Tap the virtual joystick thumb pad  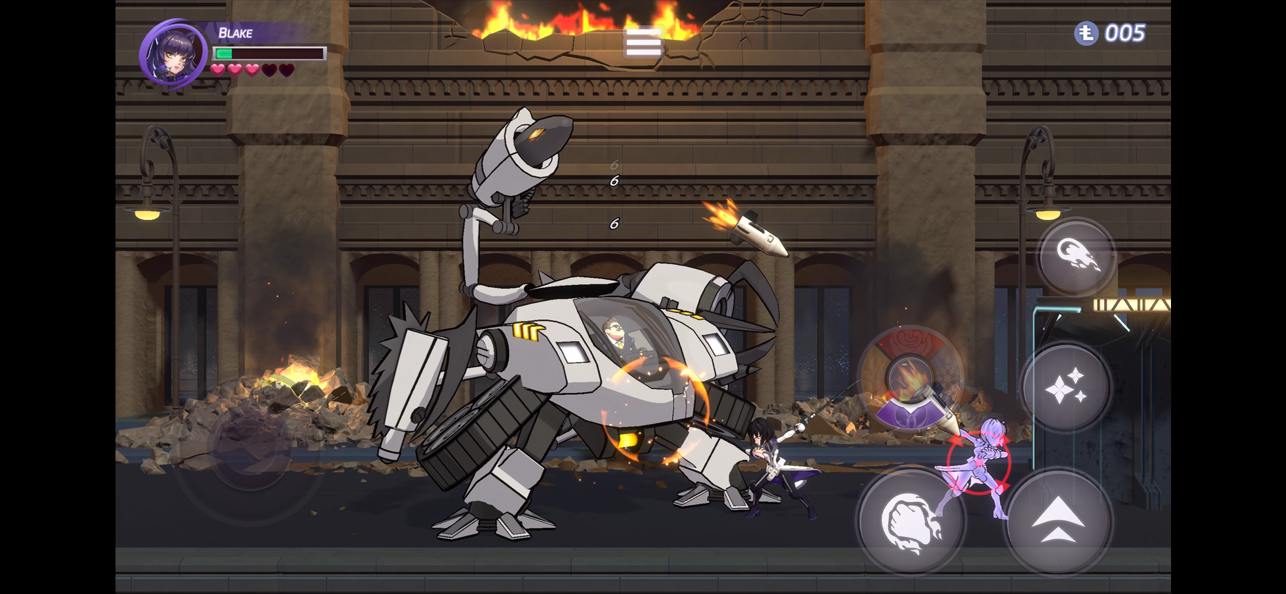coord(250,448)
